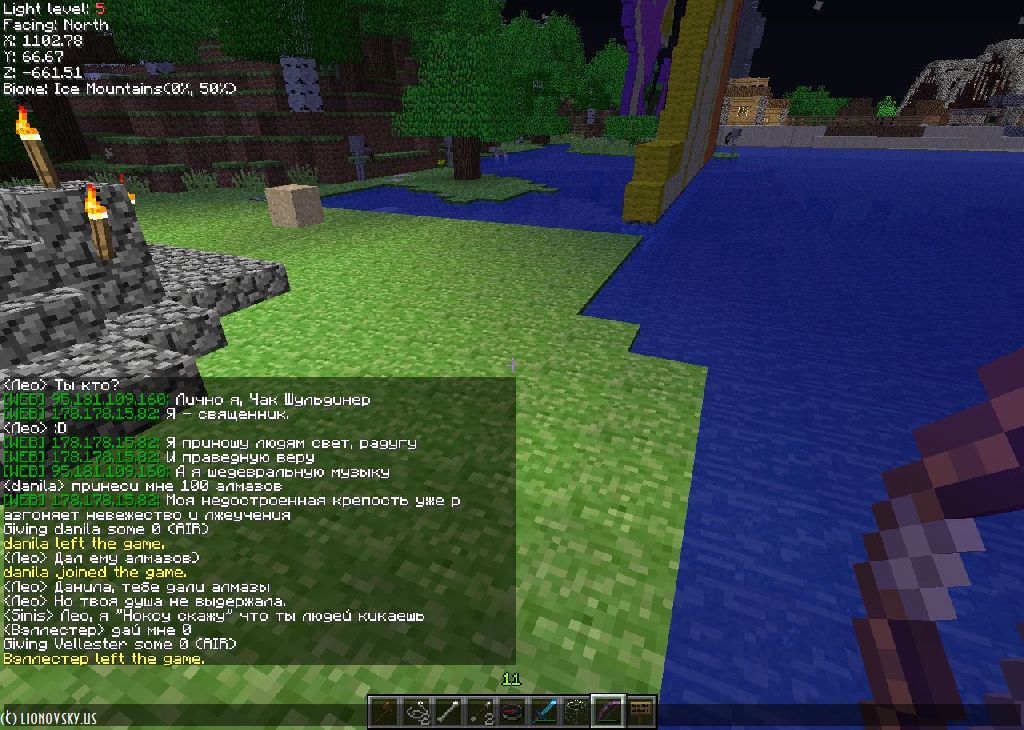Select the diamond sword hotbar slot
This screenshot has height=730, width=1024.
545,711
